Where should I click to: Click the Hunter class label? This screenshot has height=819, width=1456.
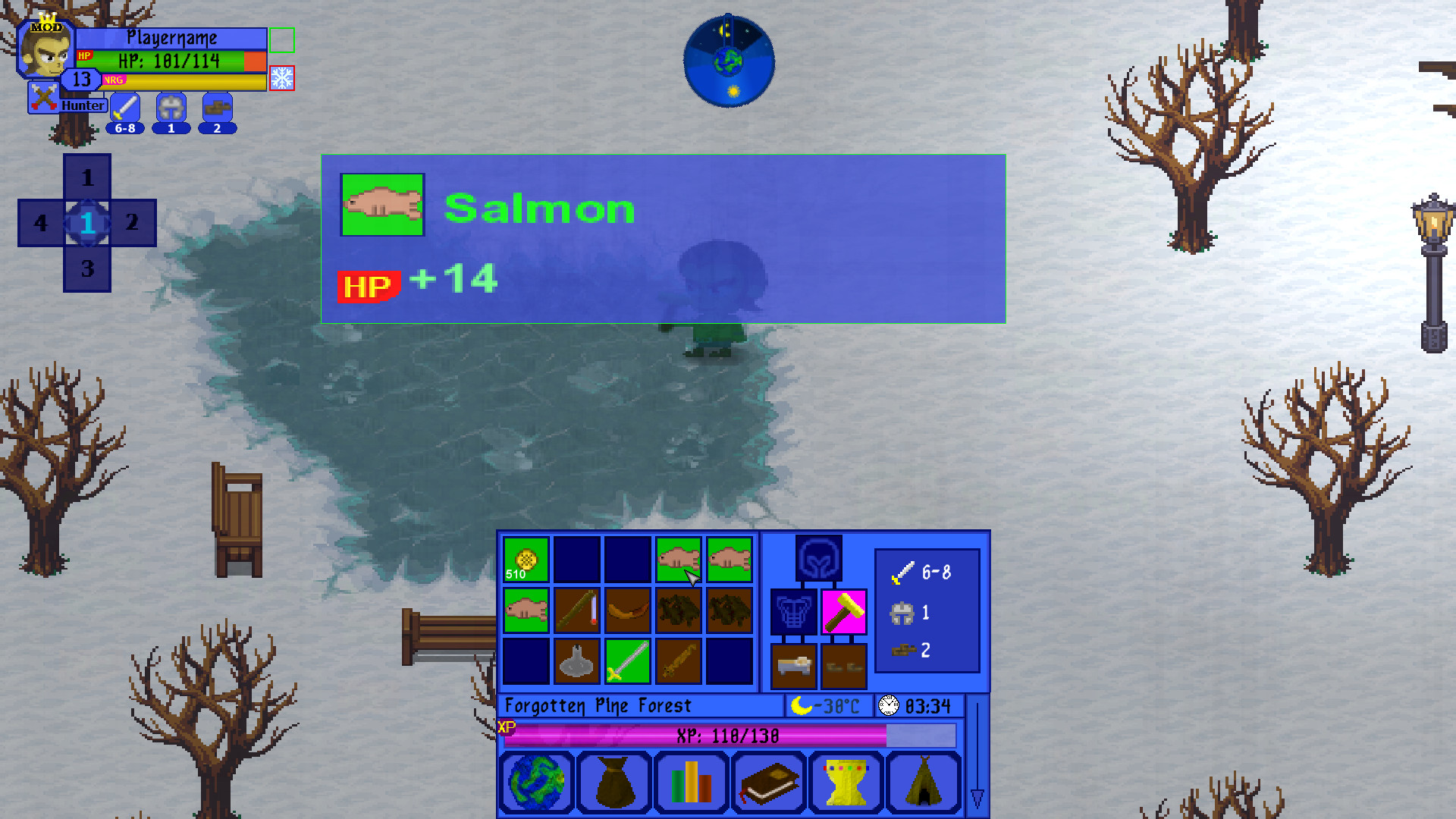[x=83, y=105]
